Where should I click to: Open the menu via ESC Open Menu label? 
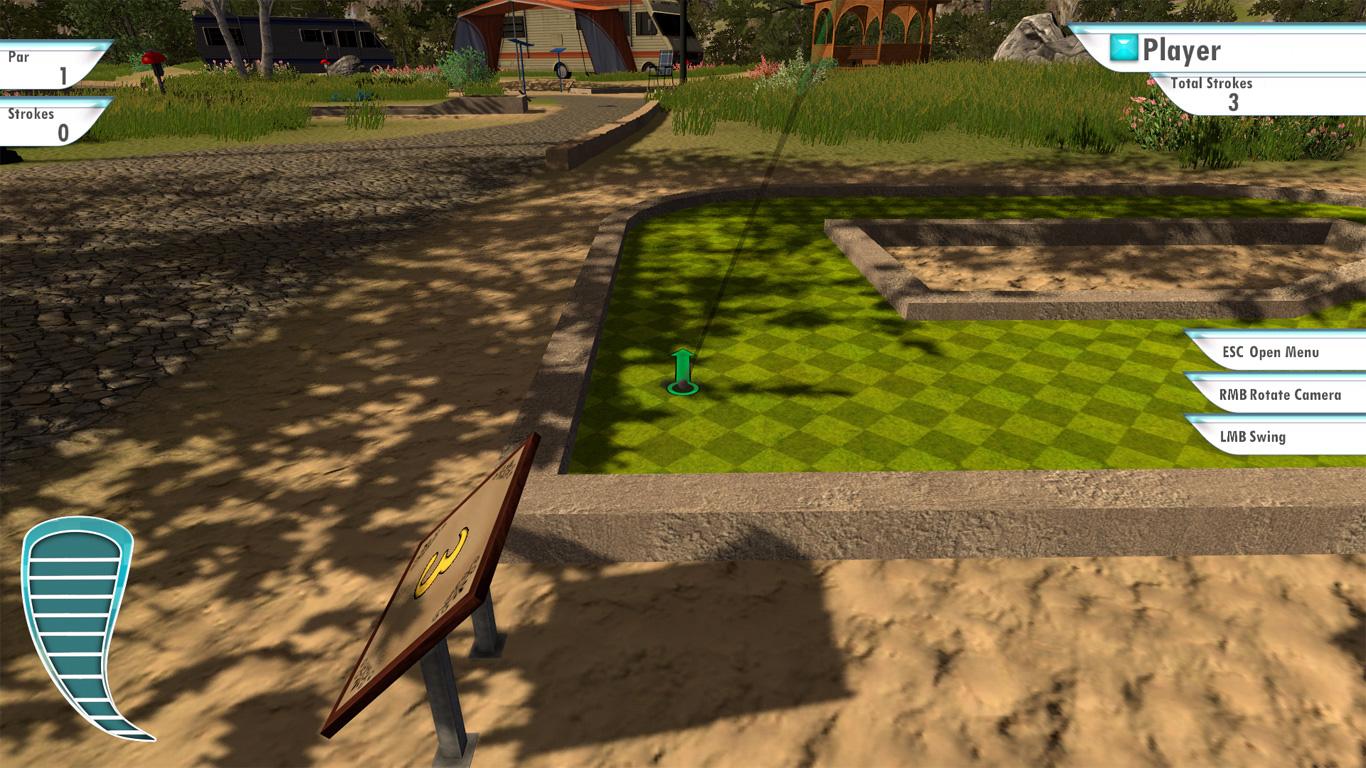click(1271, 352)
